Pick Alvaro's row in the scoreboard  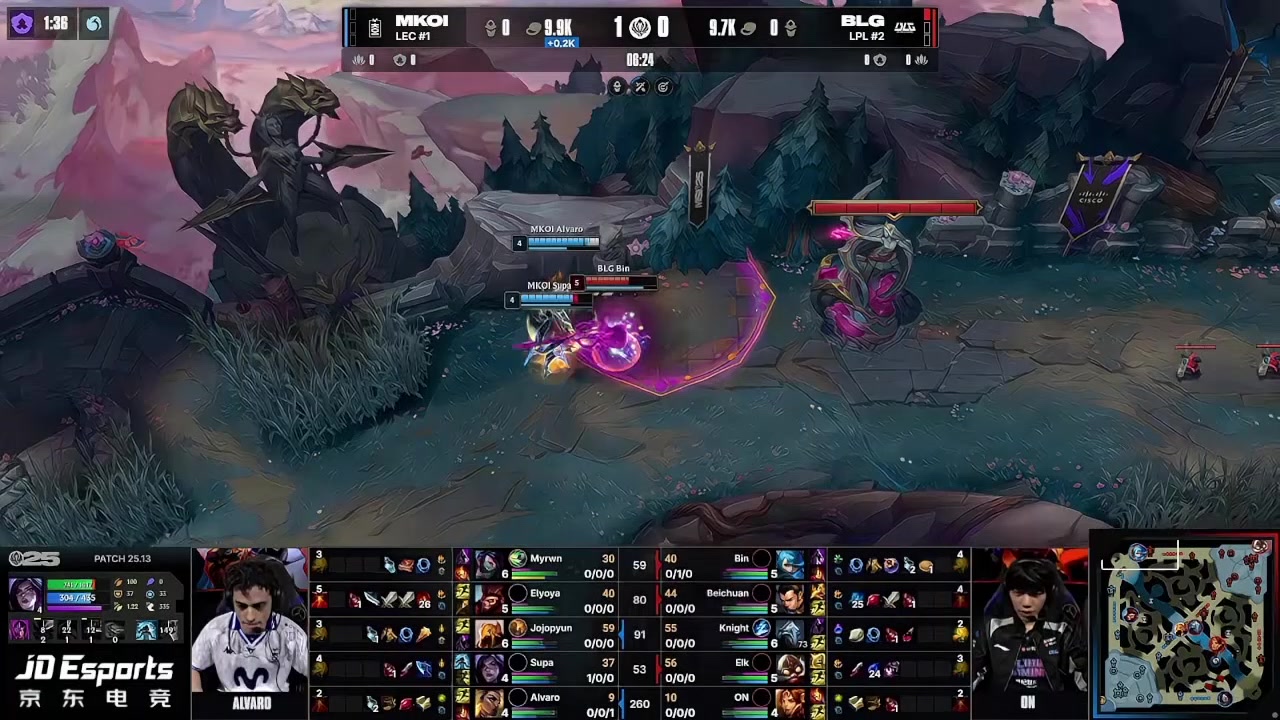[540, 703]
